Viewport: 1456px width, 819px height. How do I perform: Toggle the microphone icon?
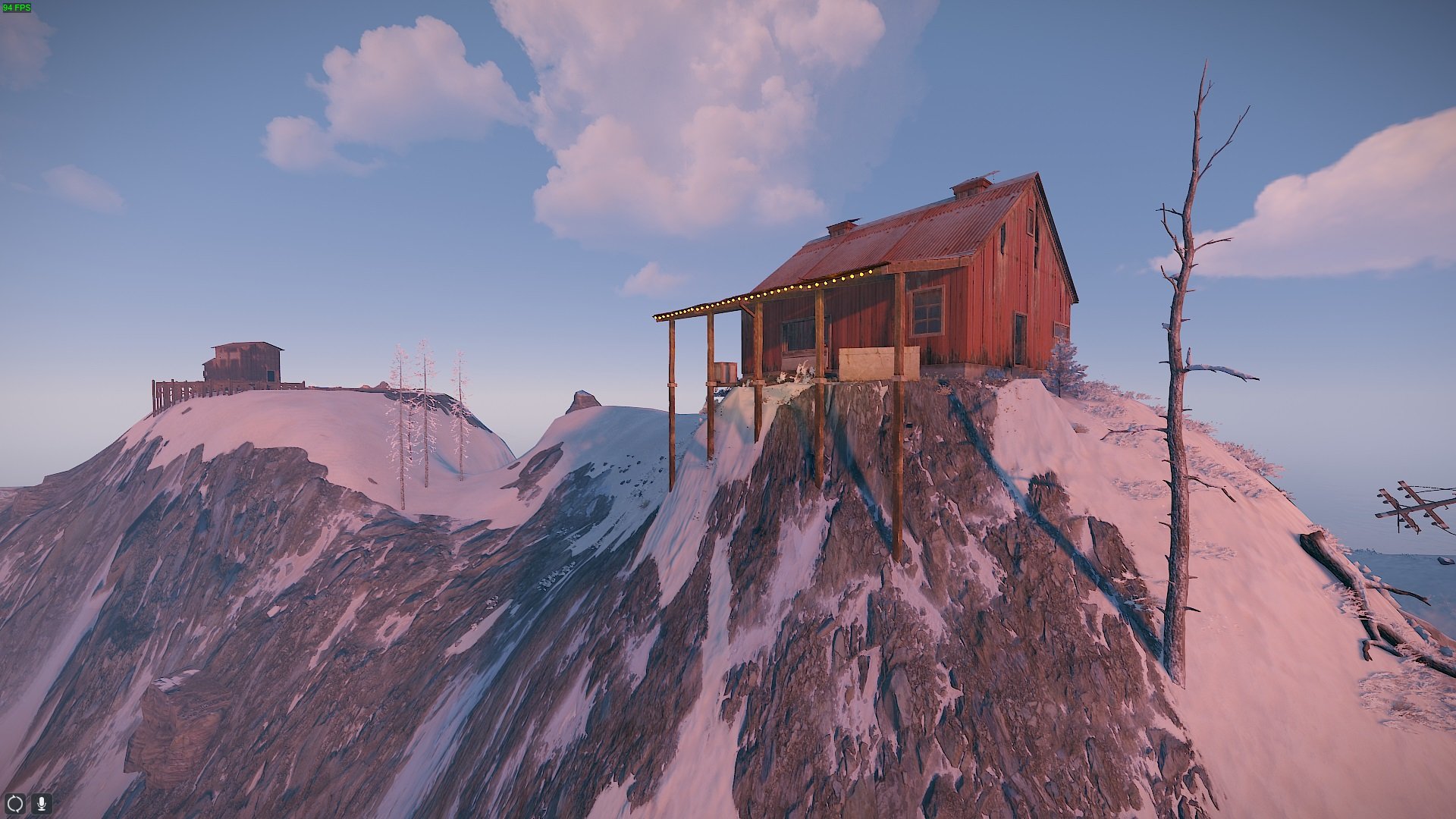[x=41, y=803]
